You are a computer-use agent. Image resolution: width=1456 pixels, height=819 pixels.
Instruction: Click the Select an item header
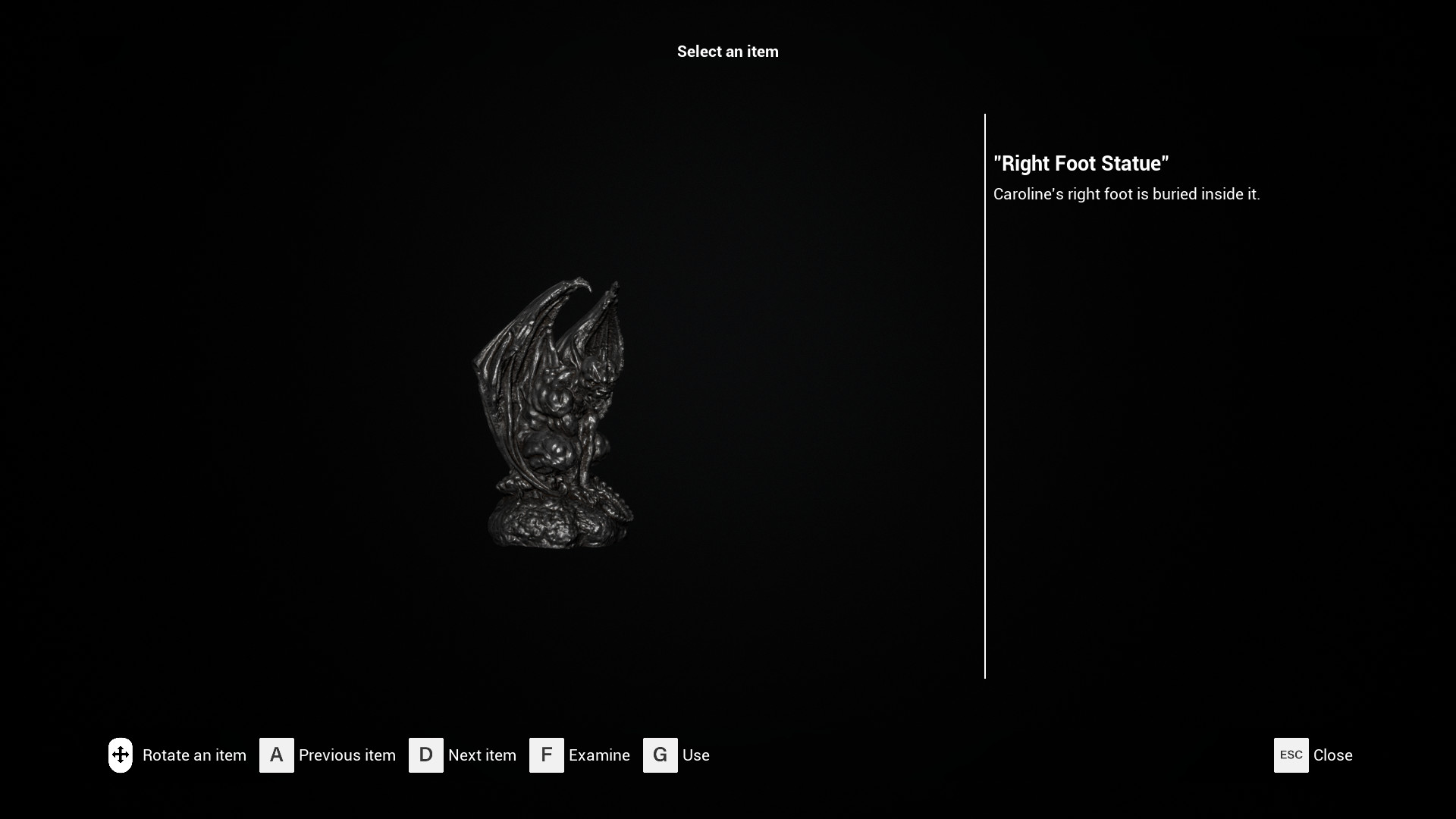[x=727, y=52]
